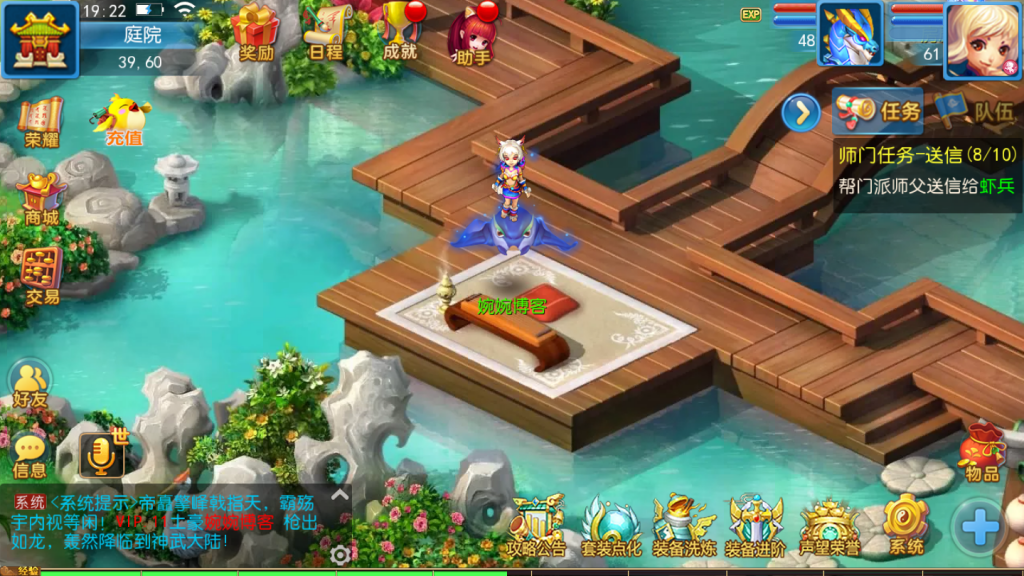Viewport: 1024px width, 576px height.
Task: Open the 商城 shop
Action: 42,198
